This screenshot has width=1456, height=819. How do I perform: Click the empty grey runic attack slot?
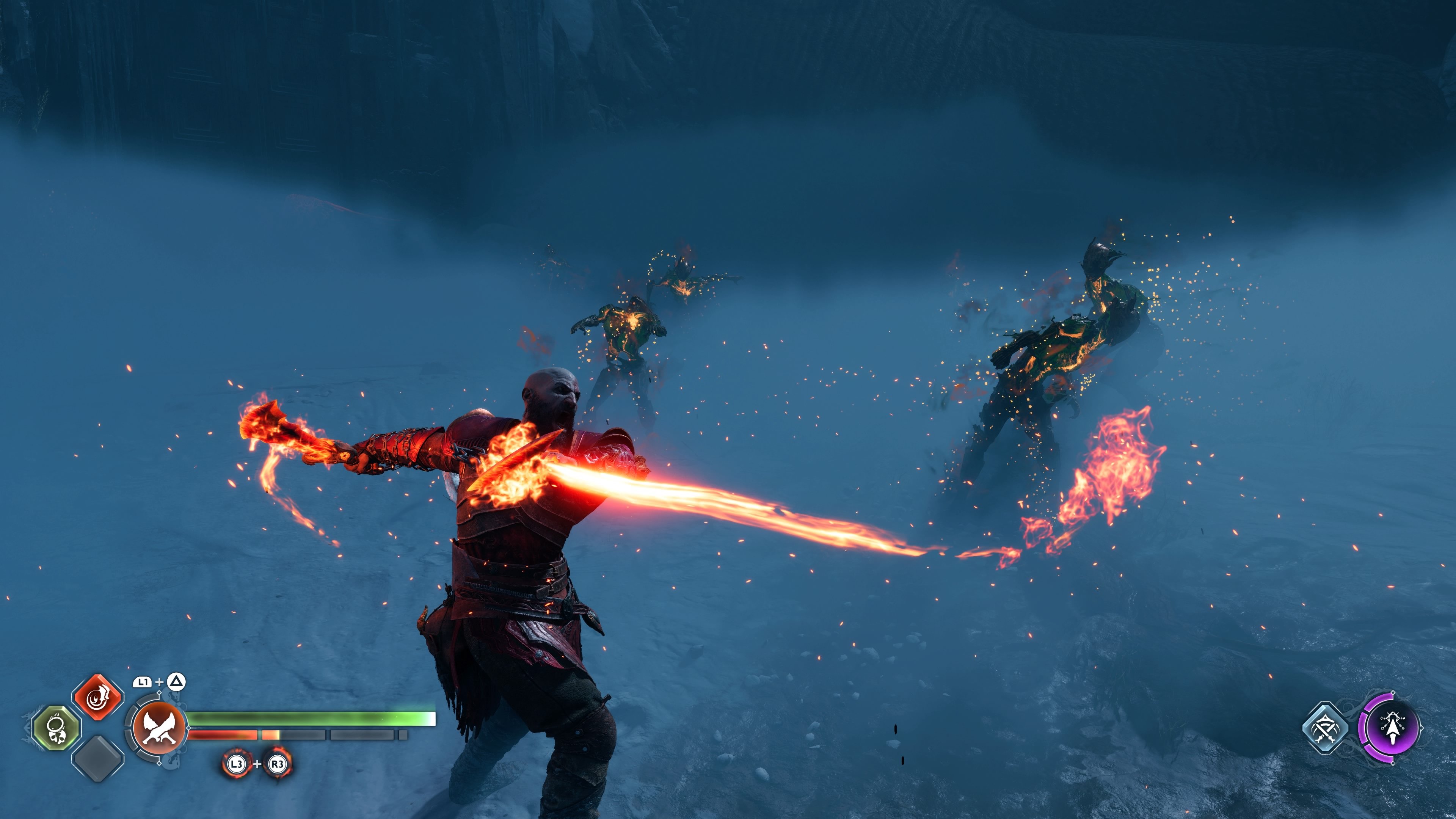point(98,758)
